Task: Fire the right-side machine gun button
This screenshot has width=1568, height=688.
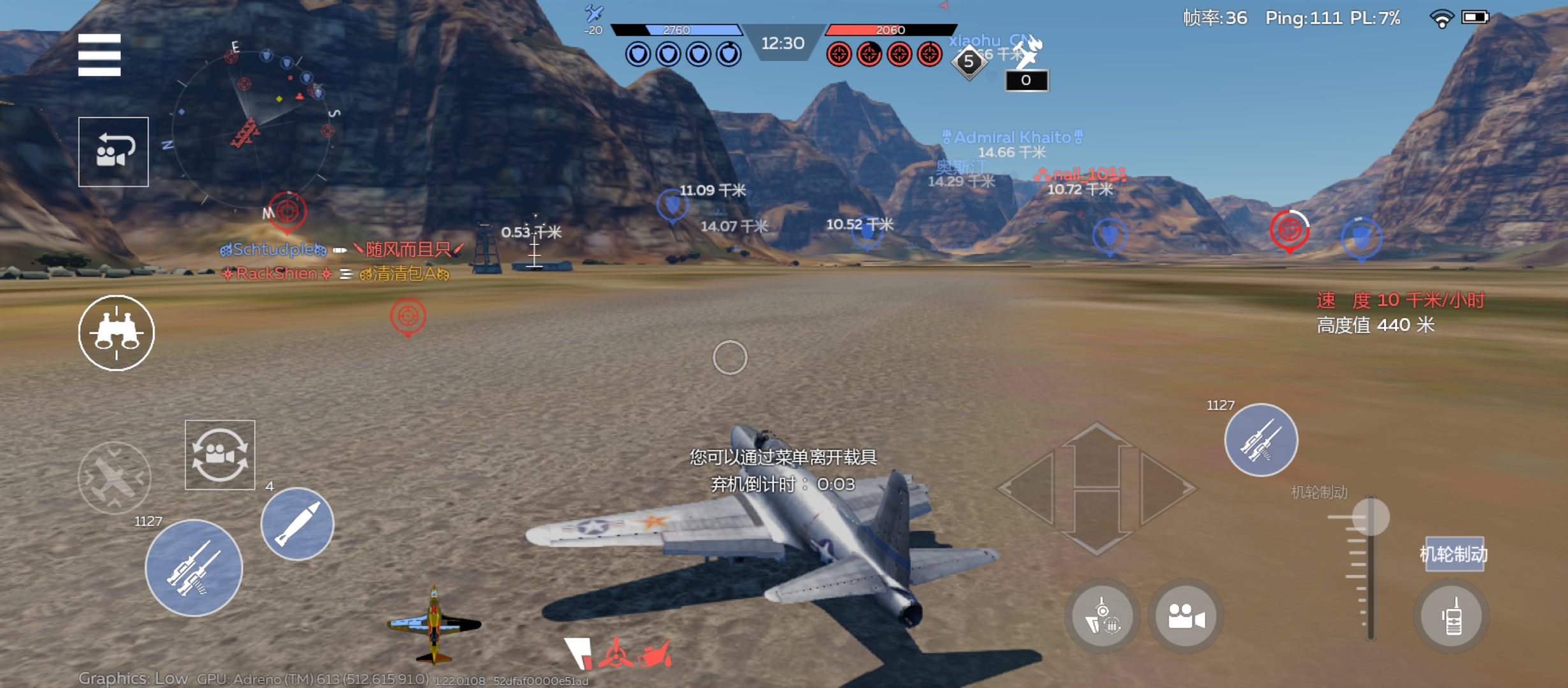Action: pos(1261,440)
